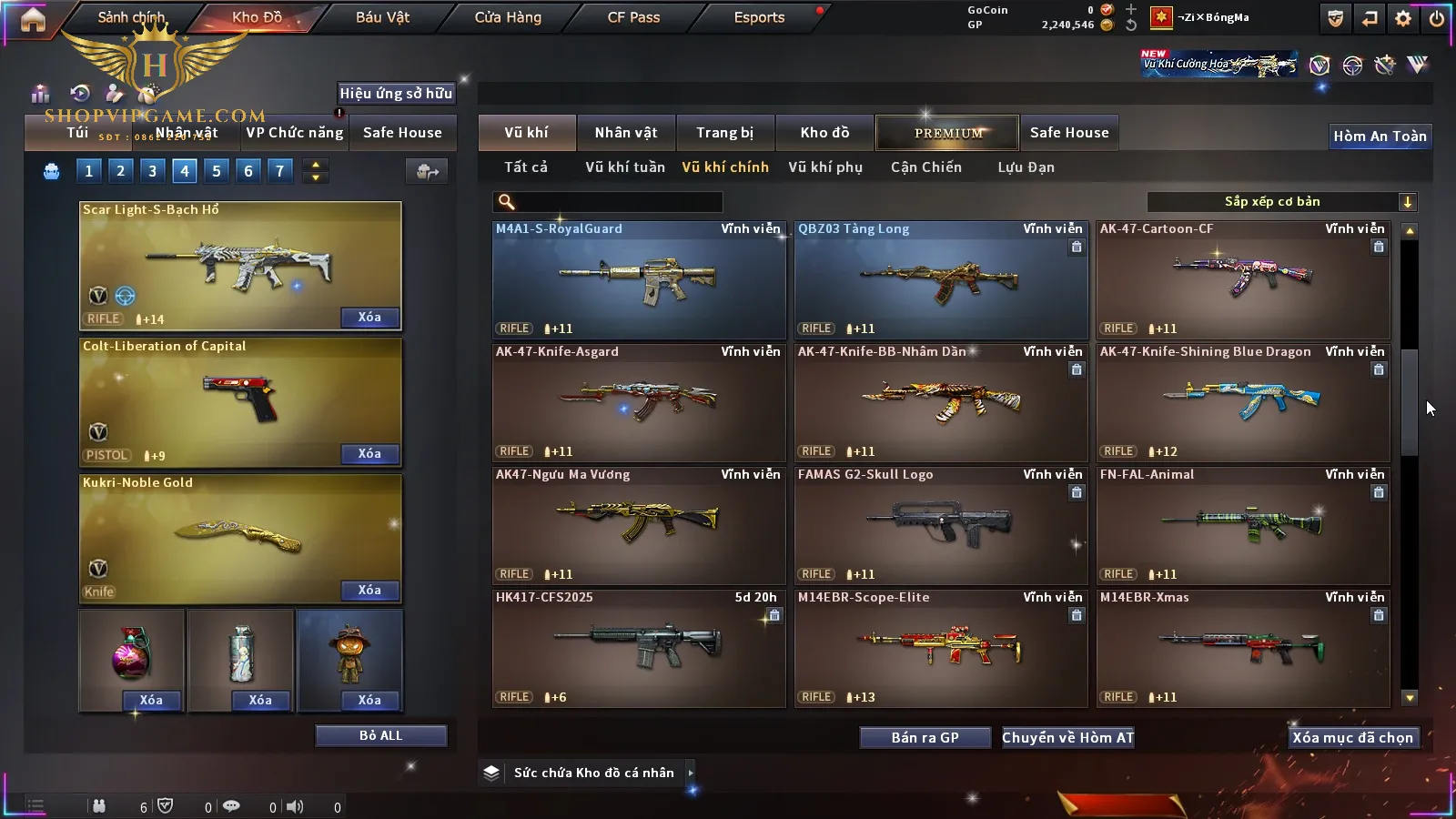Open the PREMIUM tab

[947, 133]
